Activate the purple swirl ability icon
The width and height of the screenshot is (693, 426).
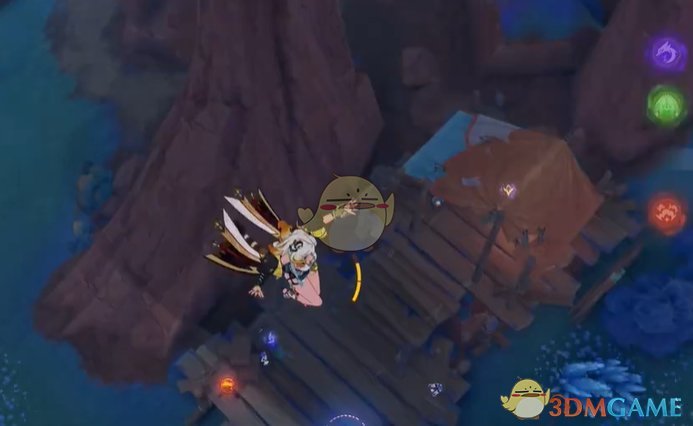[x=664, y=53]
